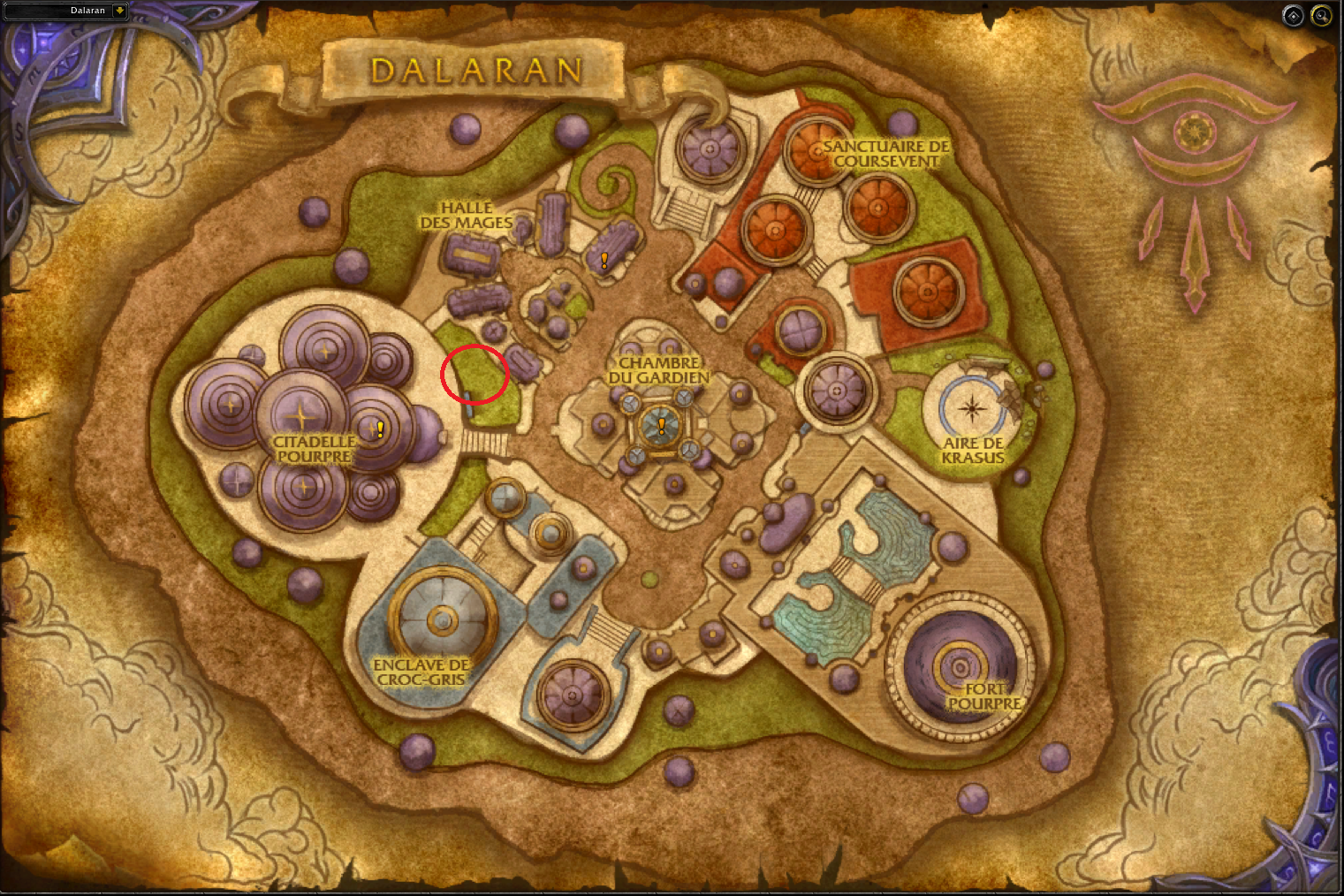Select the quest marker on Citadelle Pourpre
This screenshot has height=896, width=1344.
380,429
